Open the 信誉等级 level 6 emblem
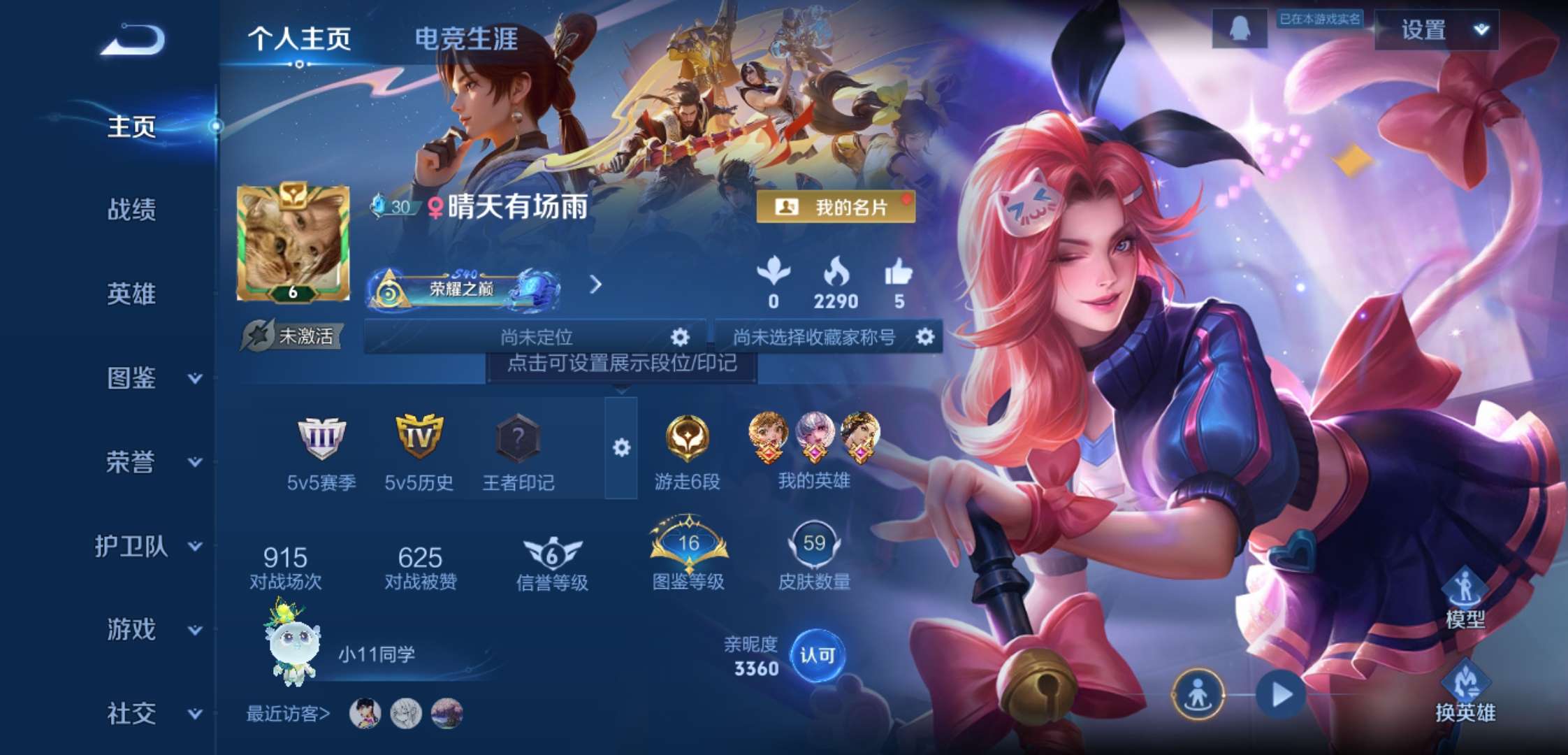This screenshot has width=1568, height=755. click(552, 552)
